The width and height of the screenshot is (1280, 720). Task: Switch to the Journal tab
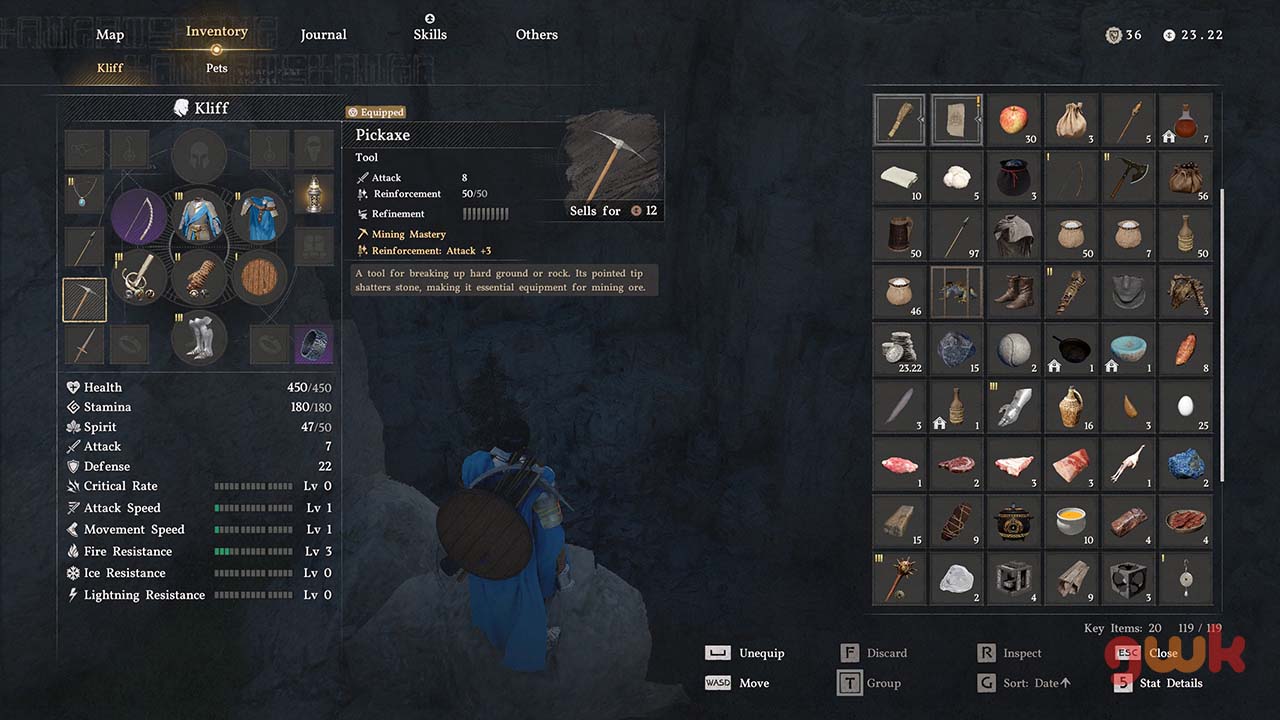tap(324, 35)
